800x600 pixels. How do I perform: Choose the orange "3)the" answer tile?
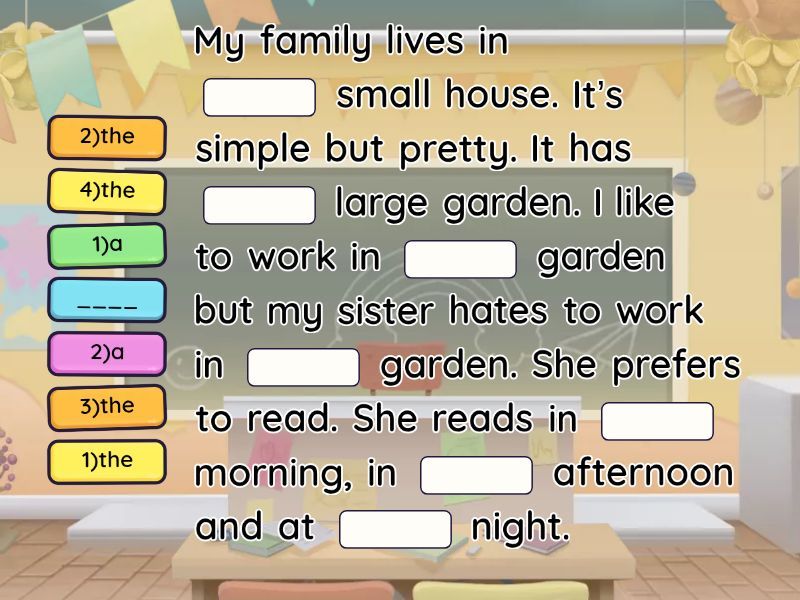point(107,407)
